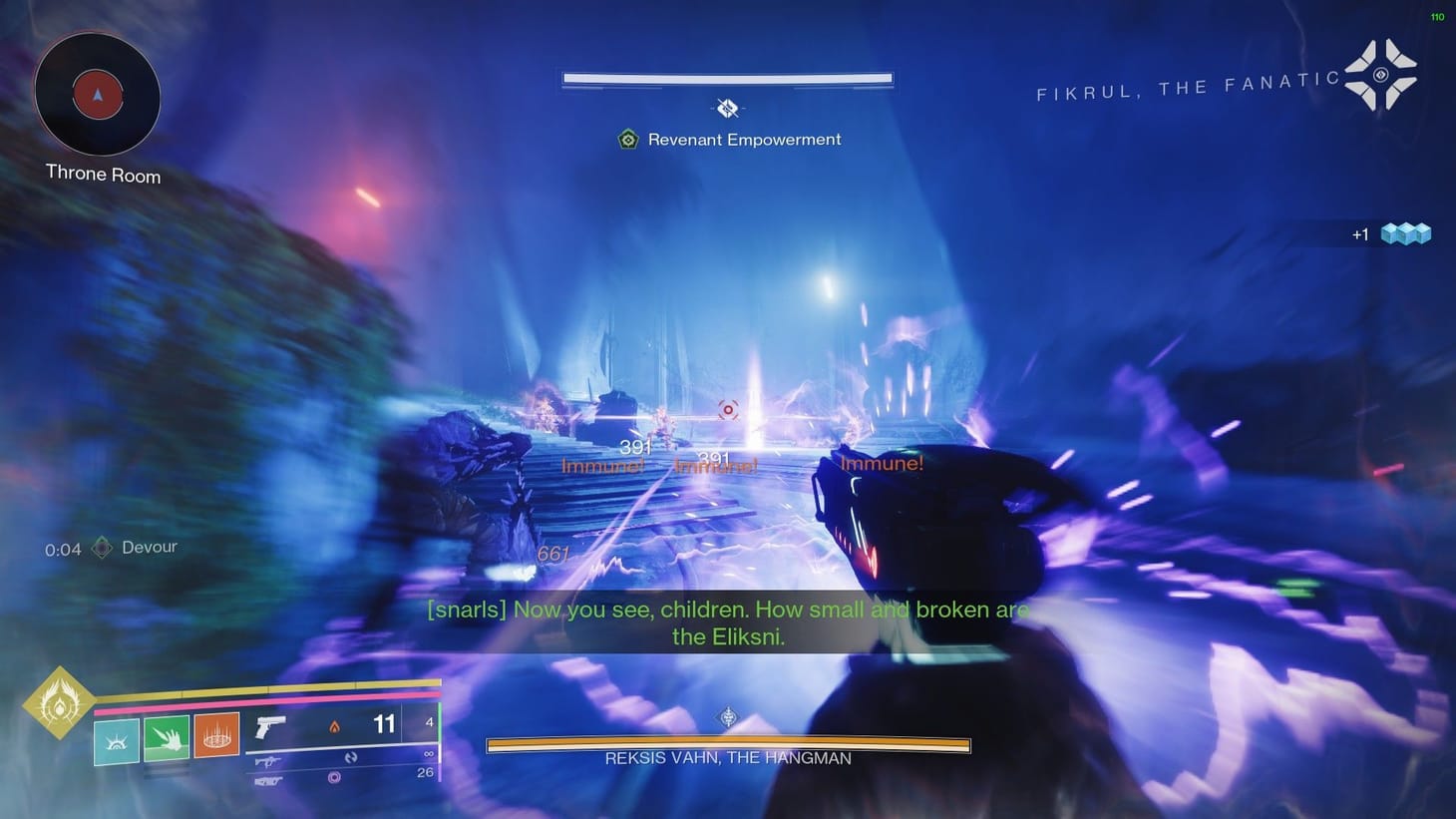Click the Revenant Empowerment progress bar
1456x819 pixels.
(x=727, y=78)
